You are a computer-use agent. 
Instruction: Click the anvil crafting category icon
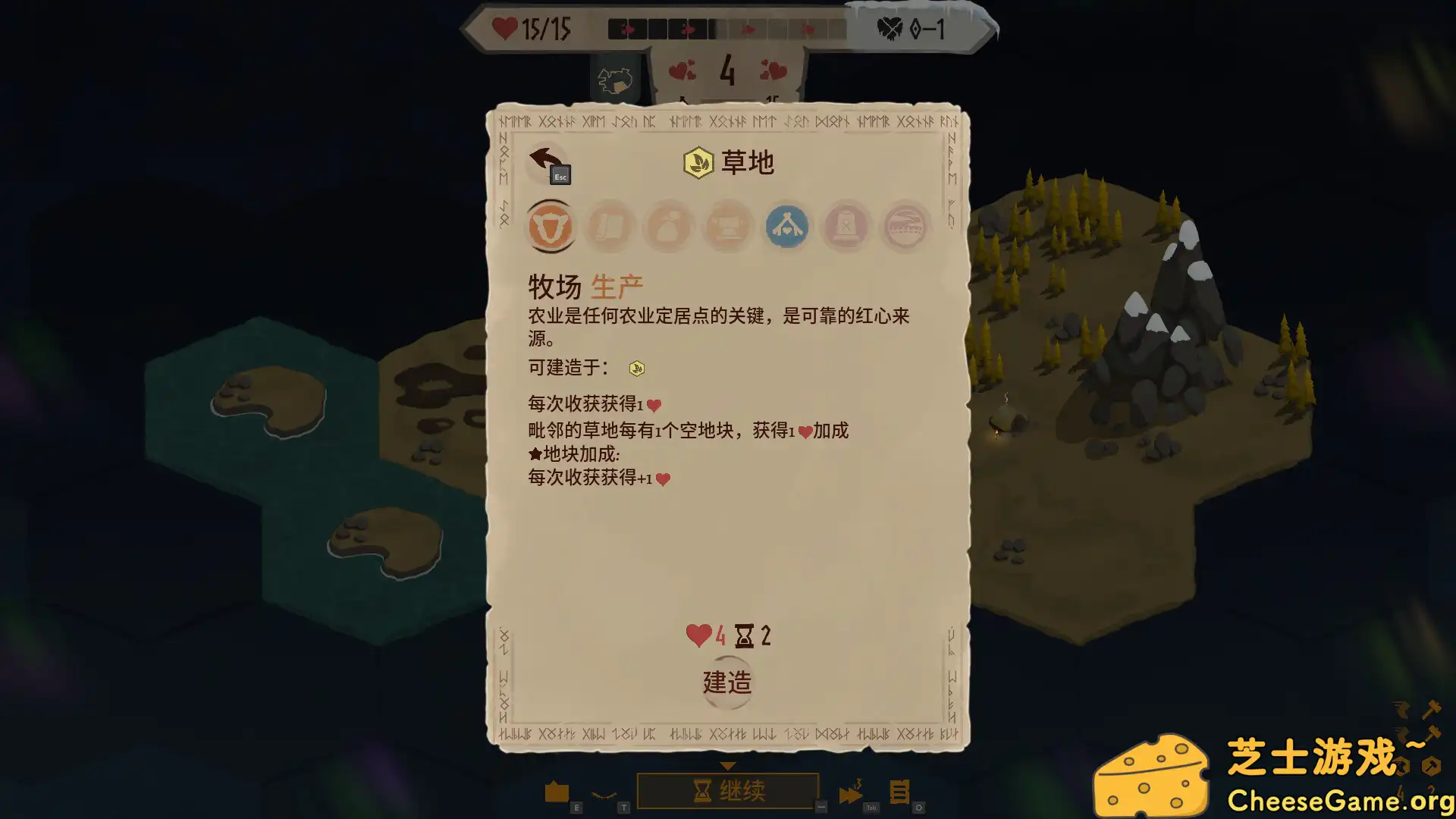coord(727,226)
